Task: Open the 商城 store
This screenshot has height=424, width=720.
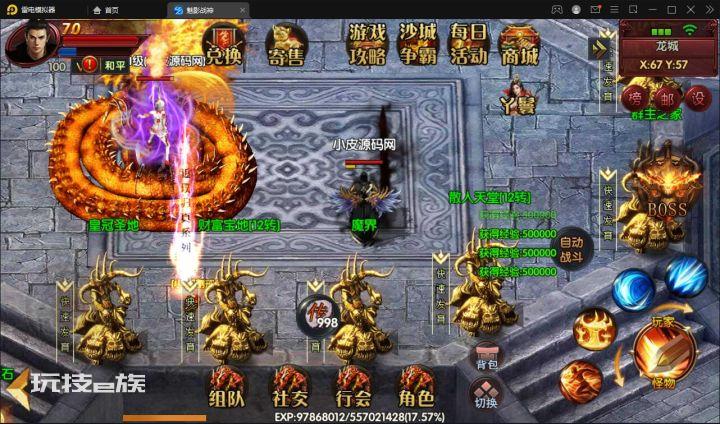Action: pos(520,46)
